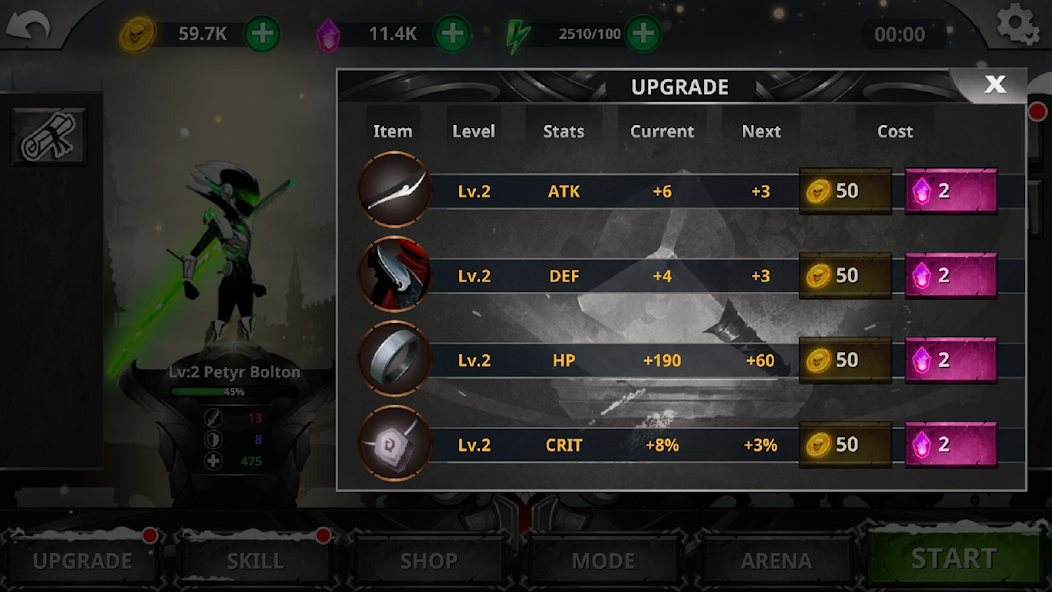This screenshot has height=592, width=1052.
Task: Pay 50 gold to upgrade DEF
Action: pos(845,276)
